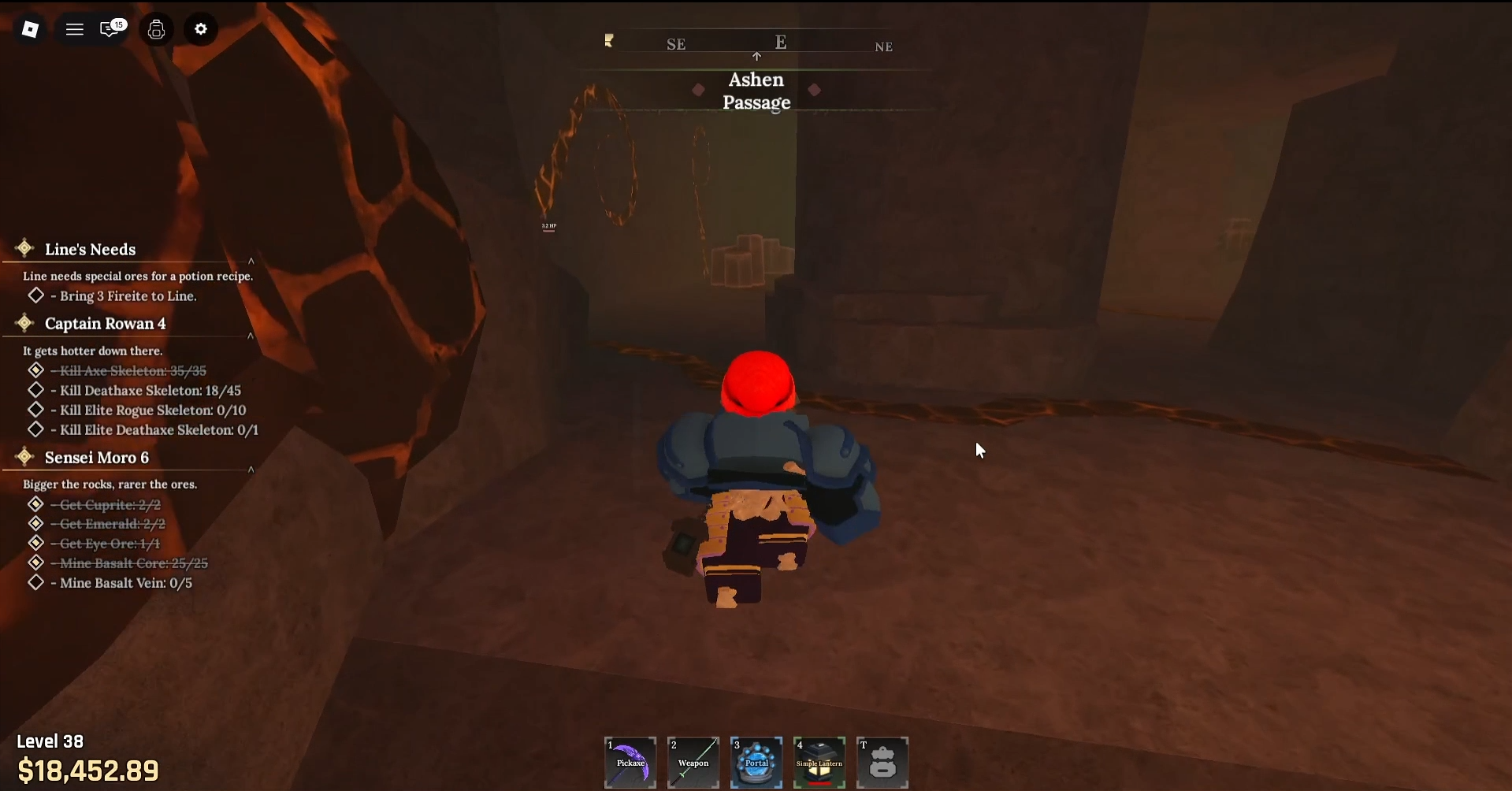
Task: Select the Weapon in hotbar slot 2
Action: pyautogui.click(x=693, y=762)
